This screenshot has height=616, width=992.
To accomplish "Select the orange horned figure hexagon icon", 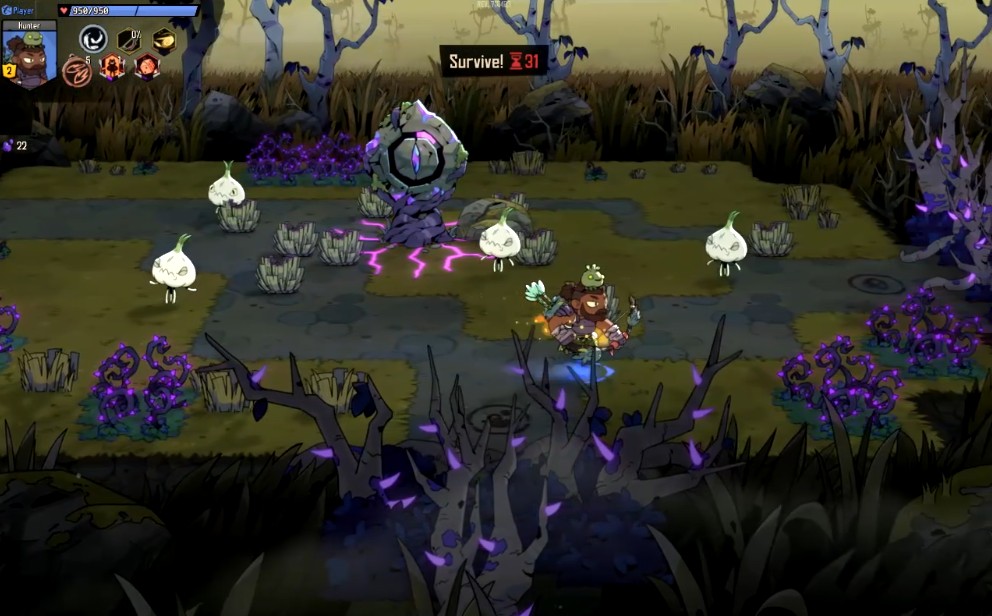I will tap(112, 67).
